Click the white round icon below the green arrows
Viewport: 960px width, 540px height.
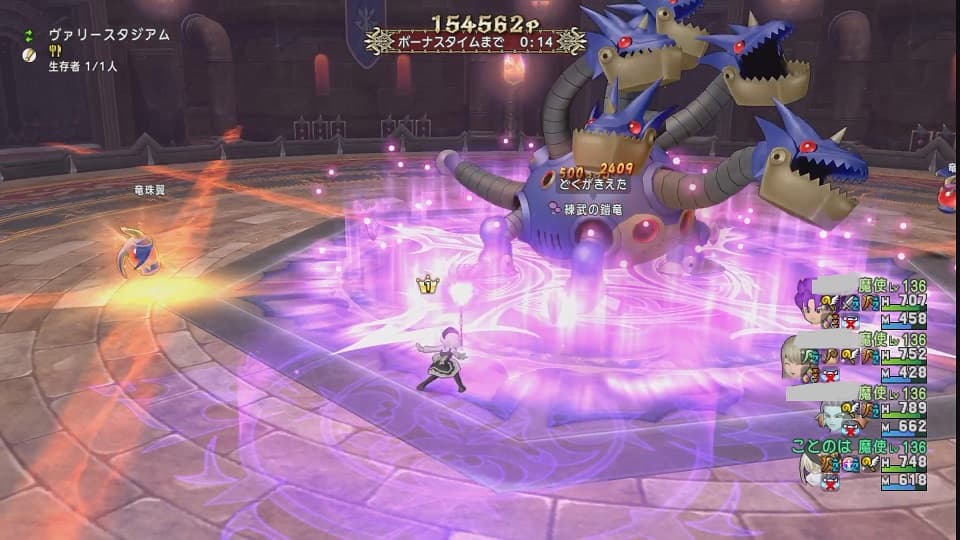[x=30, y=52]
